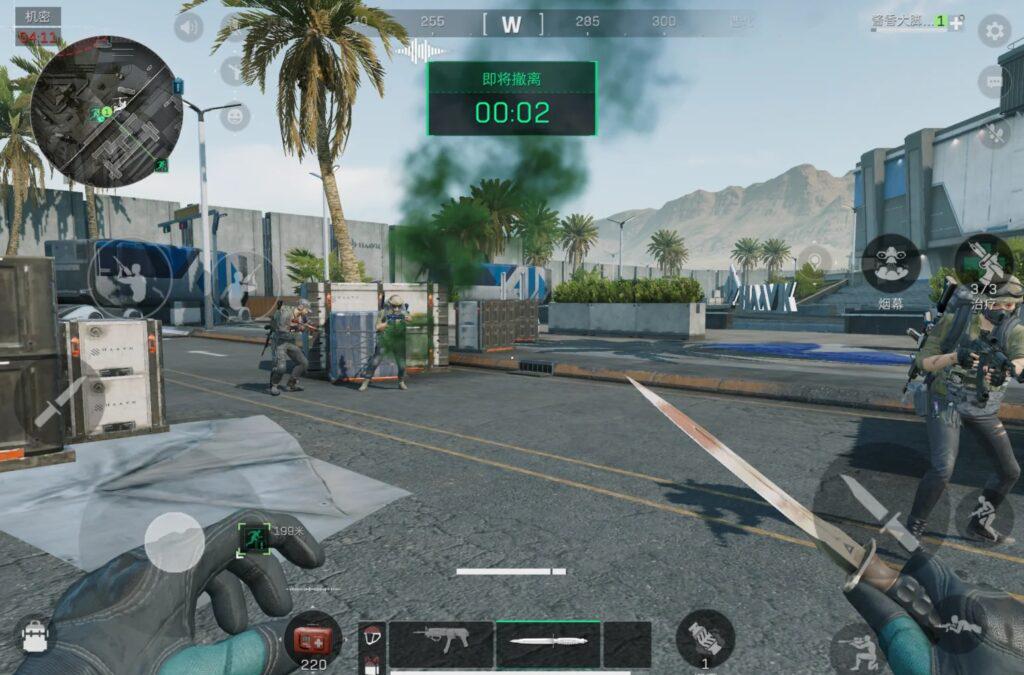The height and width of the screenshot is (675, 1024).
Task: Open the emoji face emote button
Action: tap(235, 116)
